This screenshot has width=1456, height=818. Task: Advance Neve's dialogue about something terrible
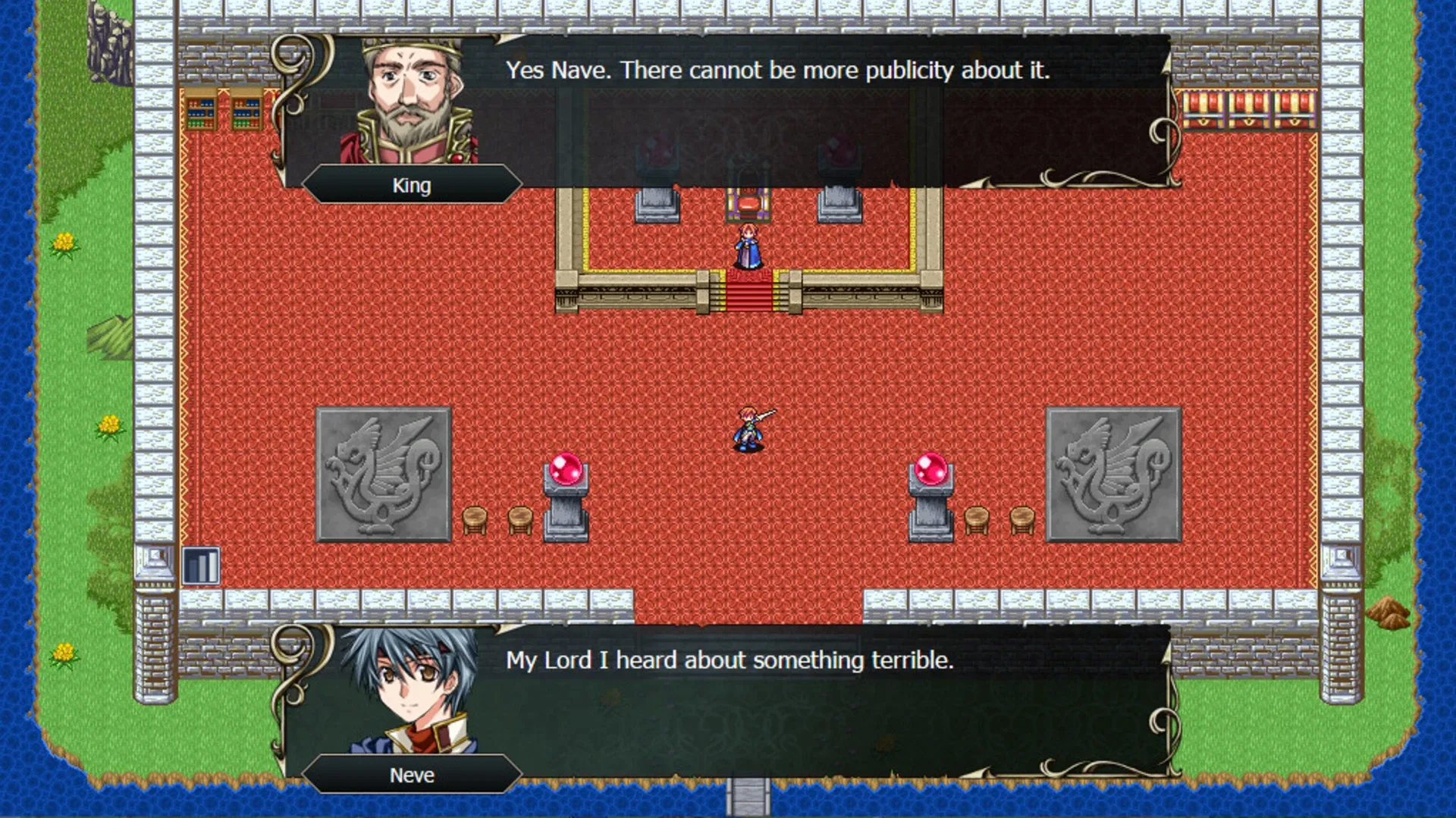click(x=732, y=660)
